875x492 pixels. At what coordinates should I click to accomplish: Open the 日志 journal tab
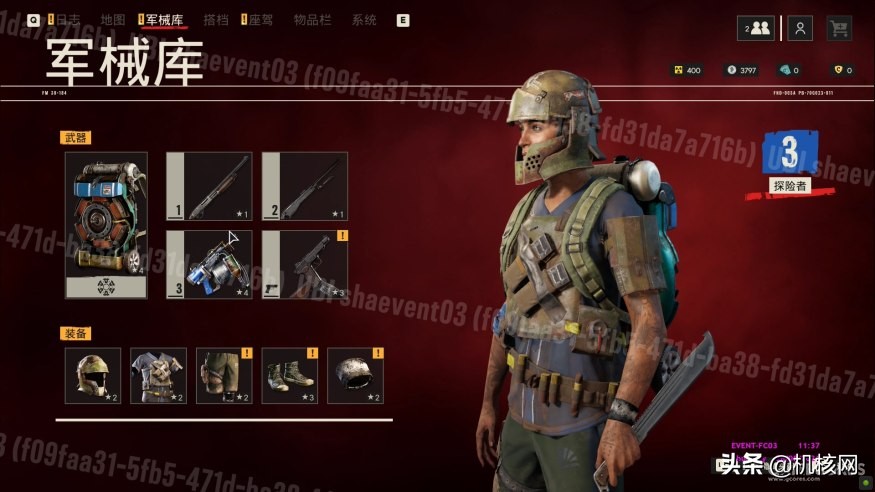67,20
